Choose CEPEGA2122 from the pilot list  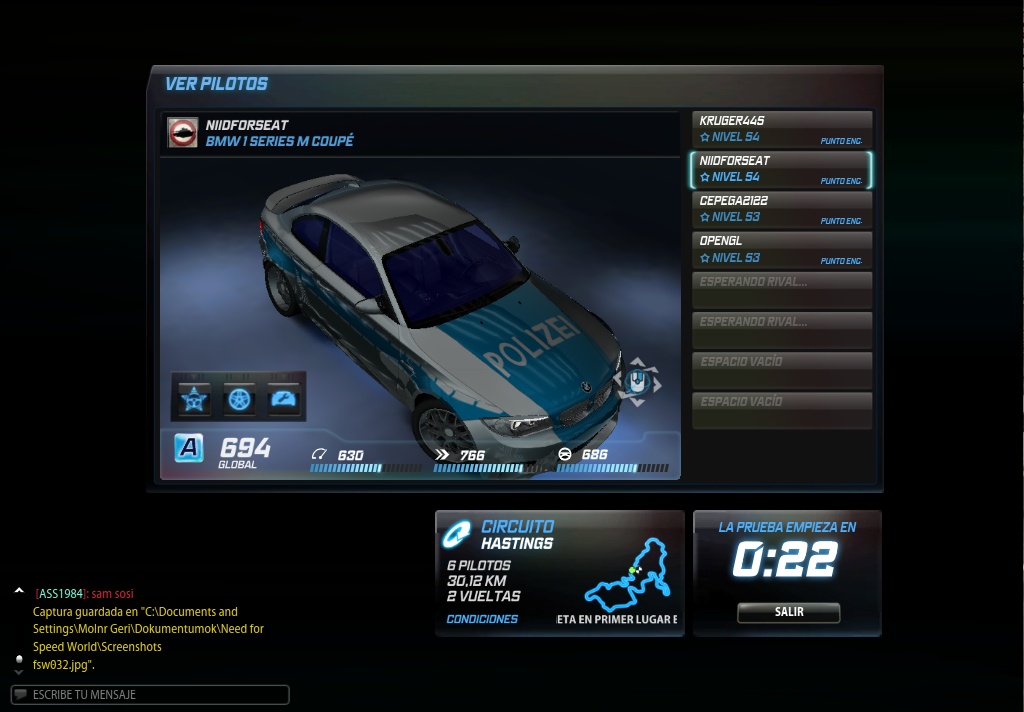click(x=781, y=210)
